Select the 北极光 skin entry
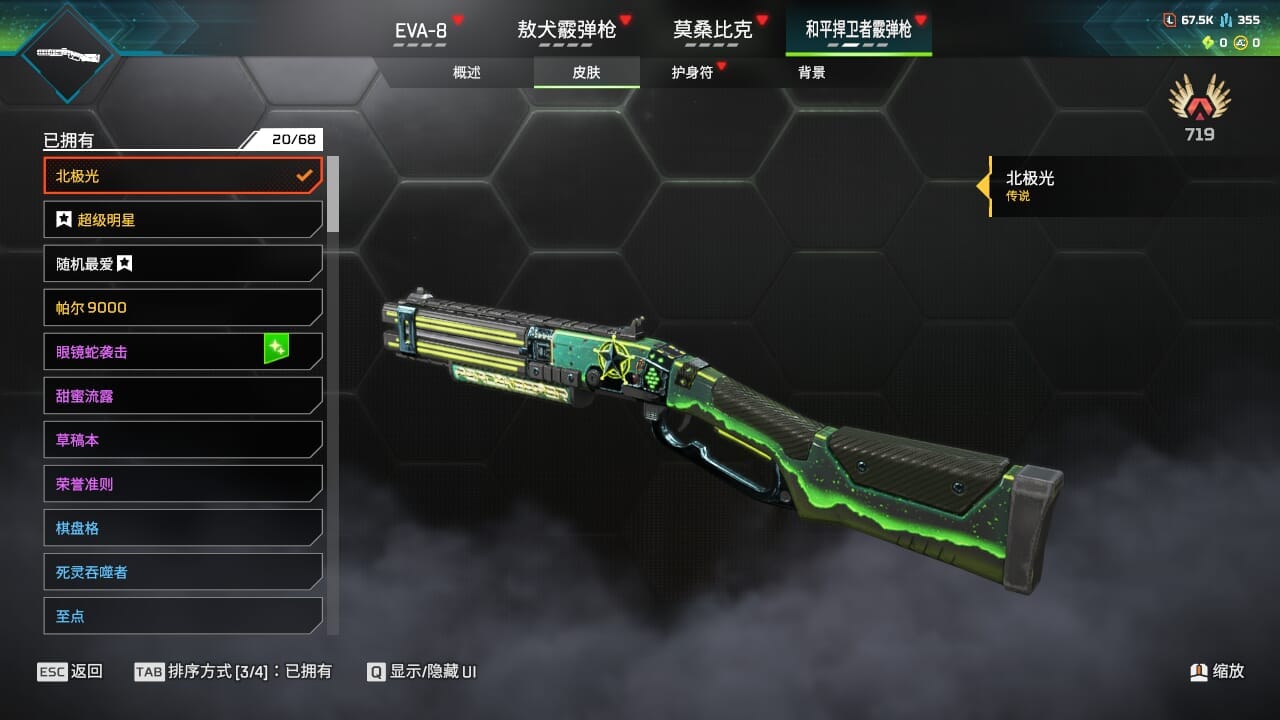Image resolution: width=1280 pixels, height=720 pixels. coord(183,176)
